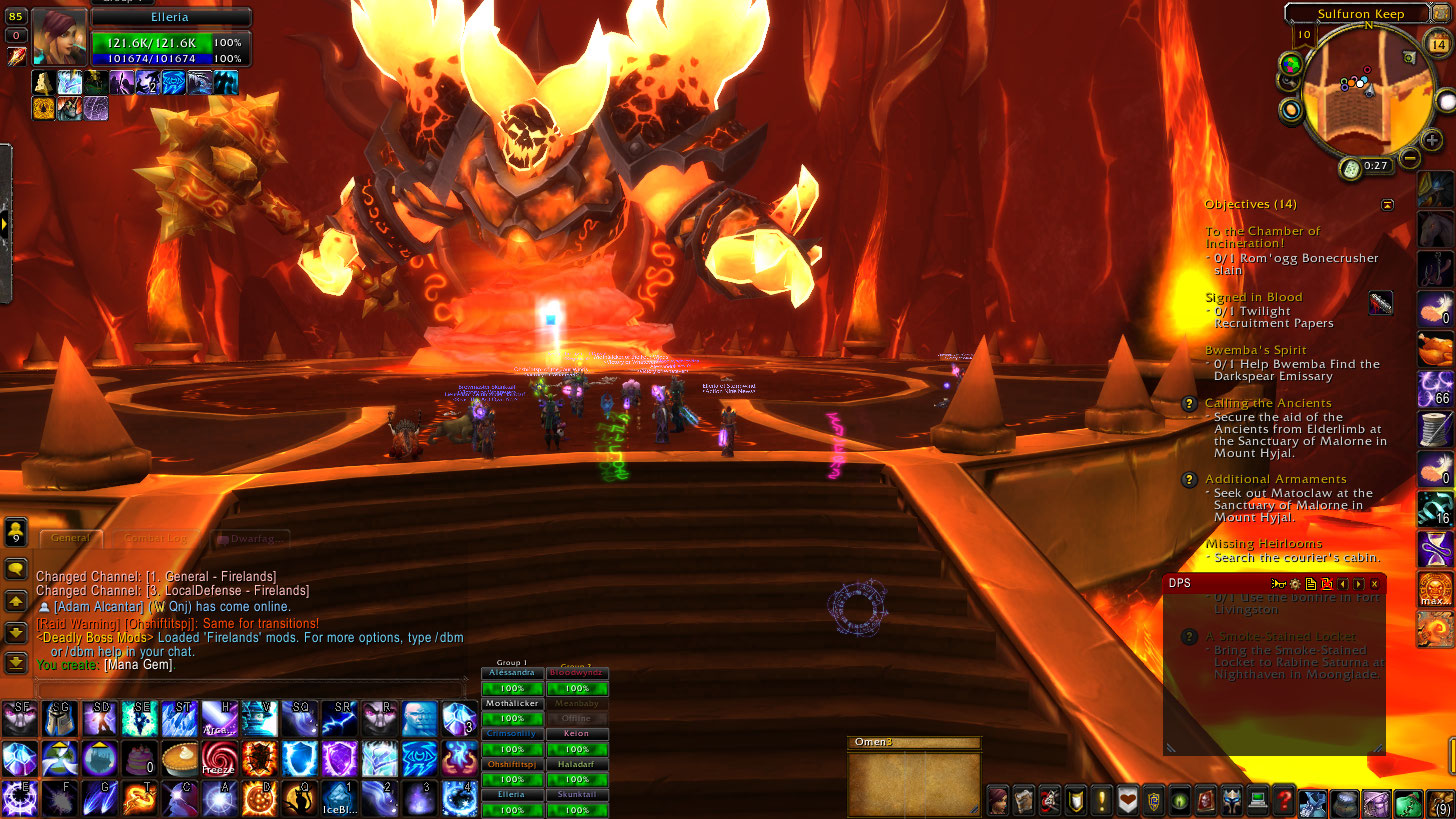Screen dimensions: 1456x819
Task: Open the DPS meter settings gear
Action: (x=1294, y=583)
